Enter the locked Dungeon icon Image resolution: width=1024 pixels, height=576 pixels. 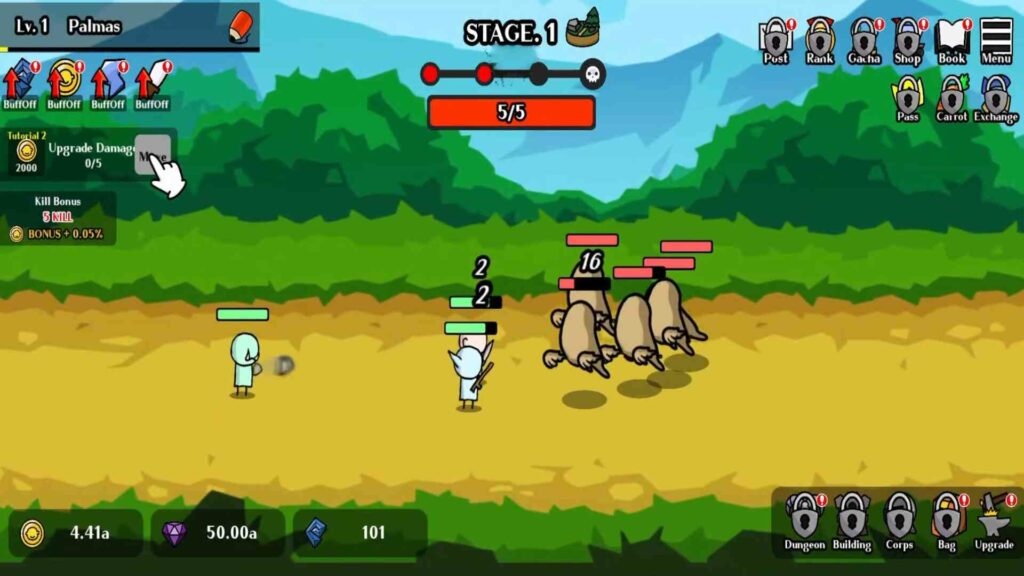point(804,521)
